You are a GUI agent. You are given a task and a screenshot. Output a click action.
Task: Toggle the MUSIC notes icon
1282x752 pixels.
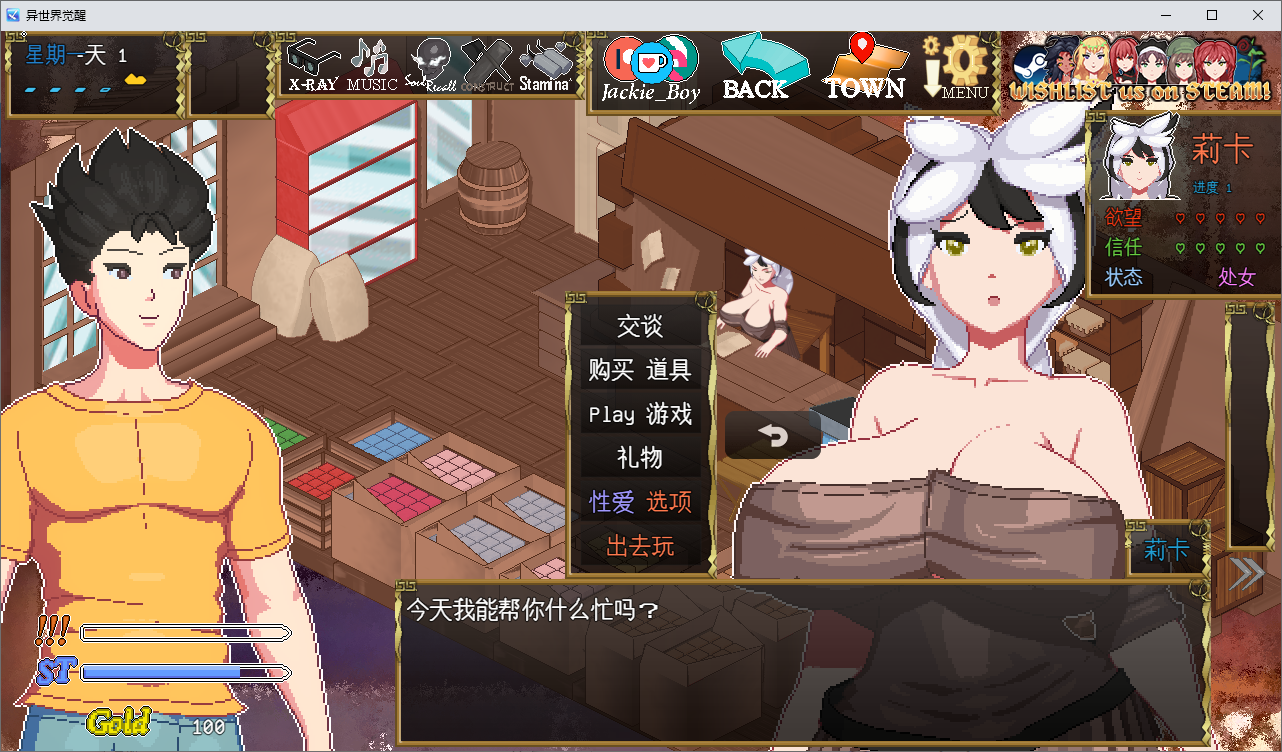click(x=372, y=66)
